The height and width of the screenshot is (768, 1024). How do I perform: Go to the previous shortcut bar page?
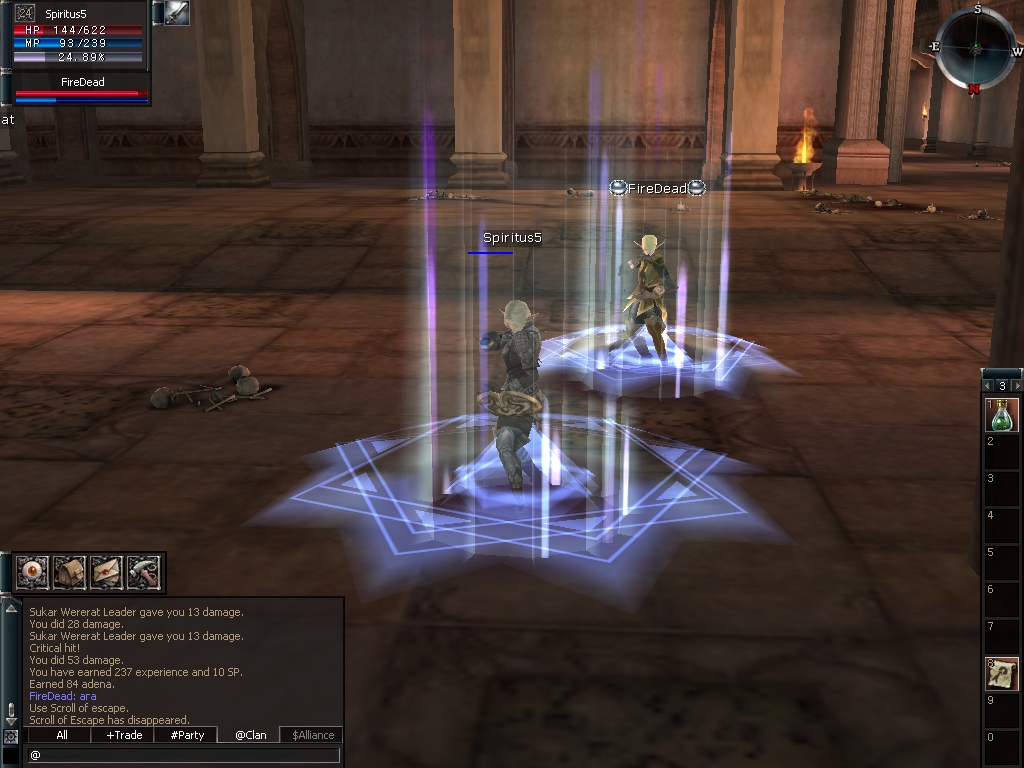[988, 385]
